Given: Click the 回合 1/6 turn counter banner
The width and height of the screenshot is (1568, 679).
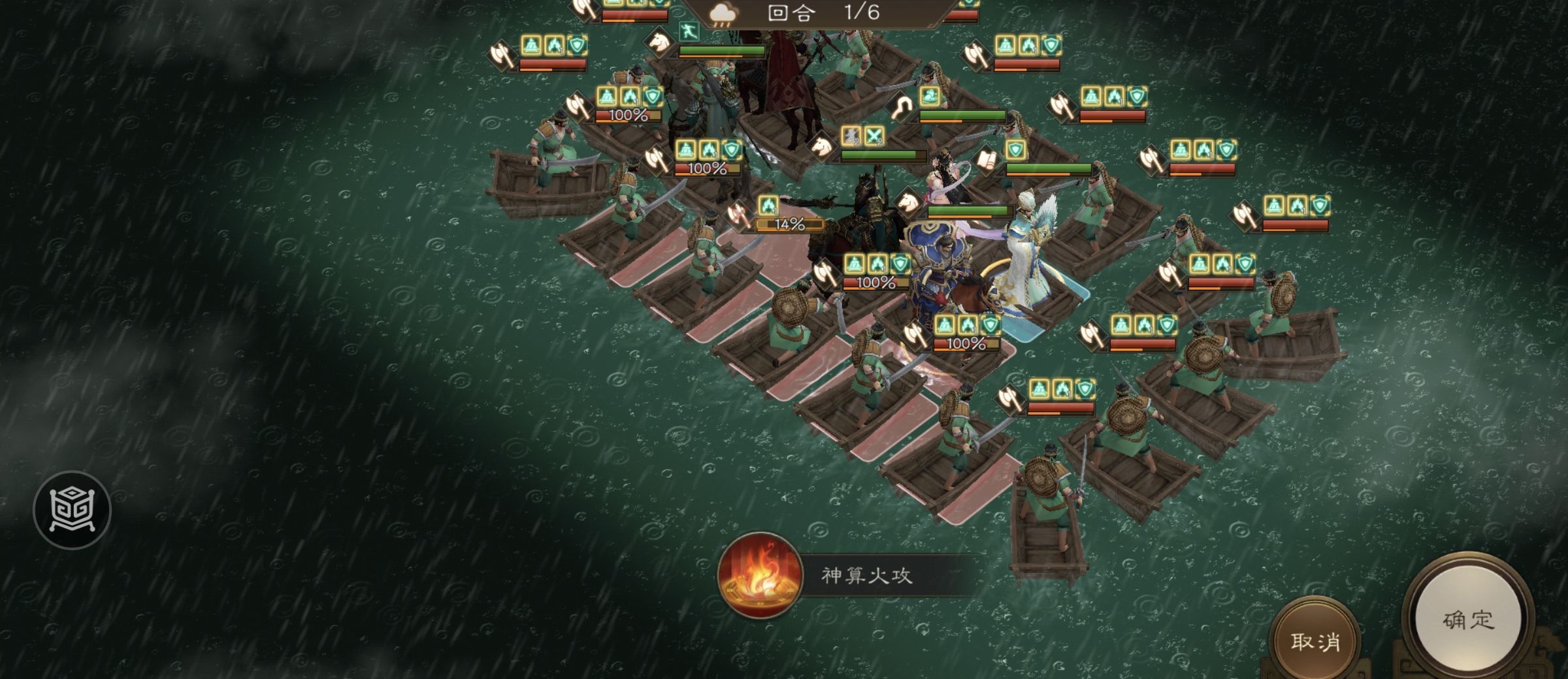Looking at the screenshot, I should coord(816,14).
